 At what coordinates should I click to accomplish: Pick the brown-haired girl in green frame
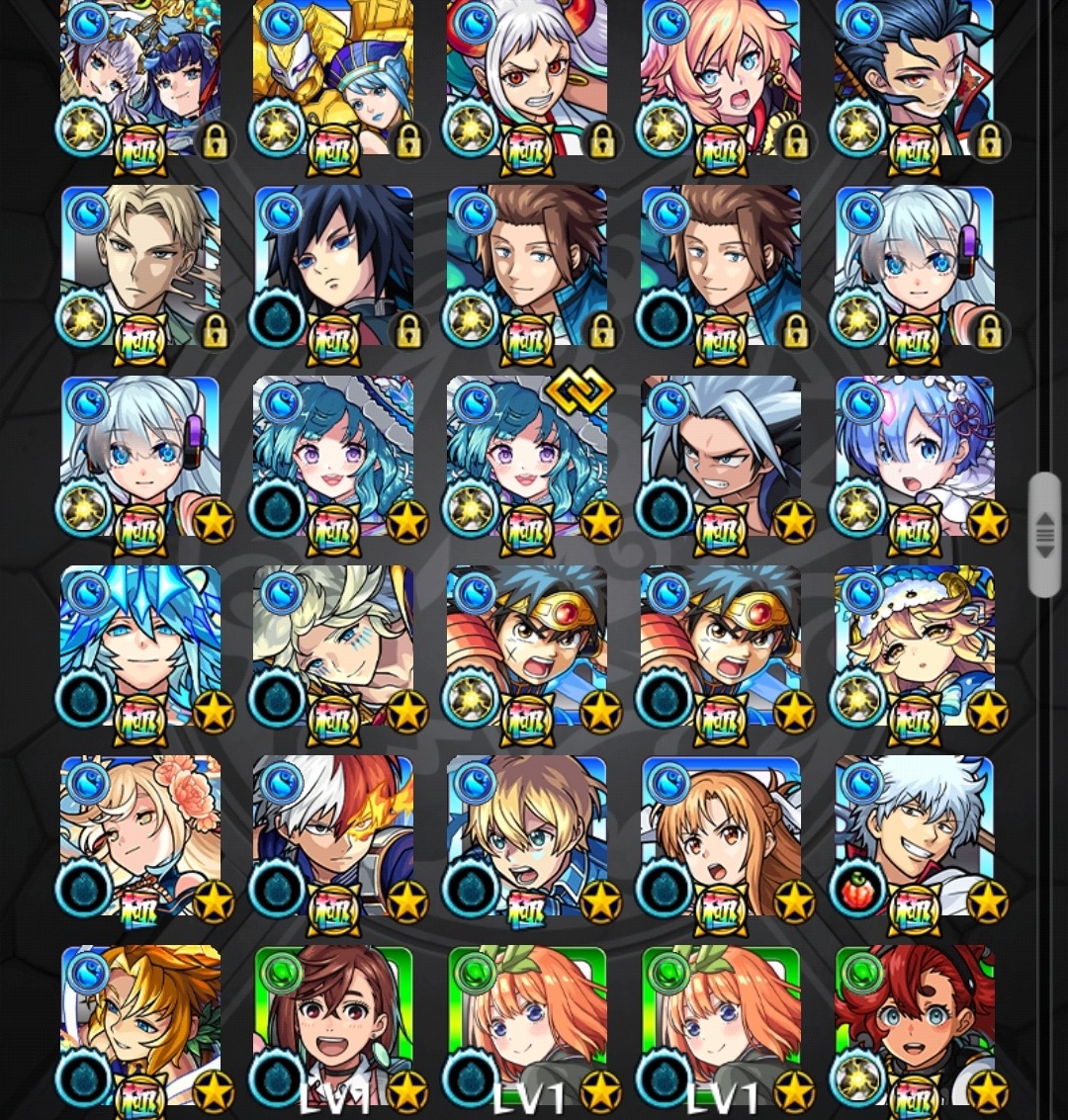click(x=333, y=1025)
